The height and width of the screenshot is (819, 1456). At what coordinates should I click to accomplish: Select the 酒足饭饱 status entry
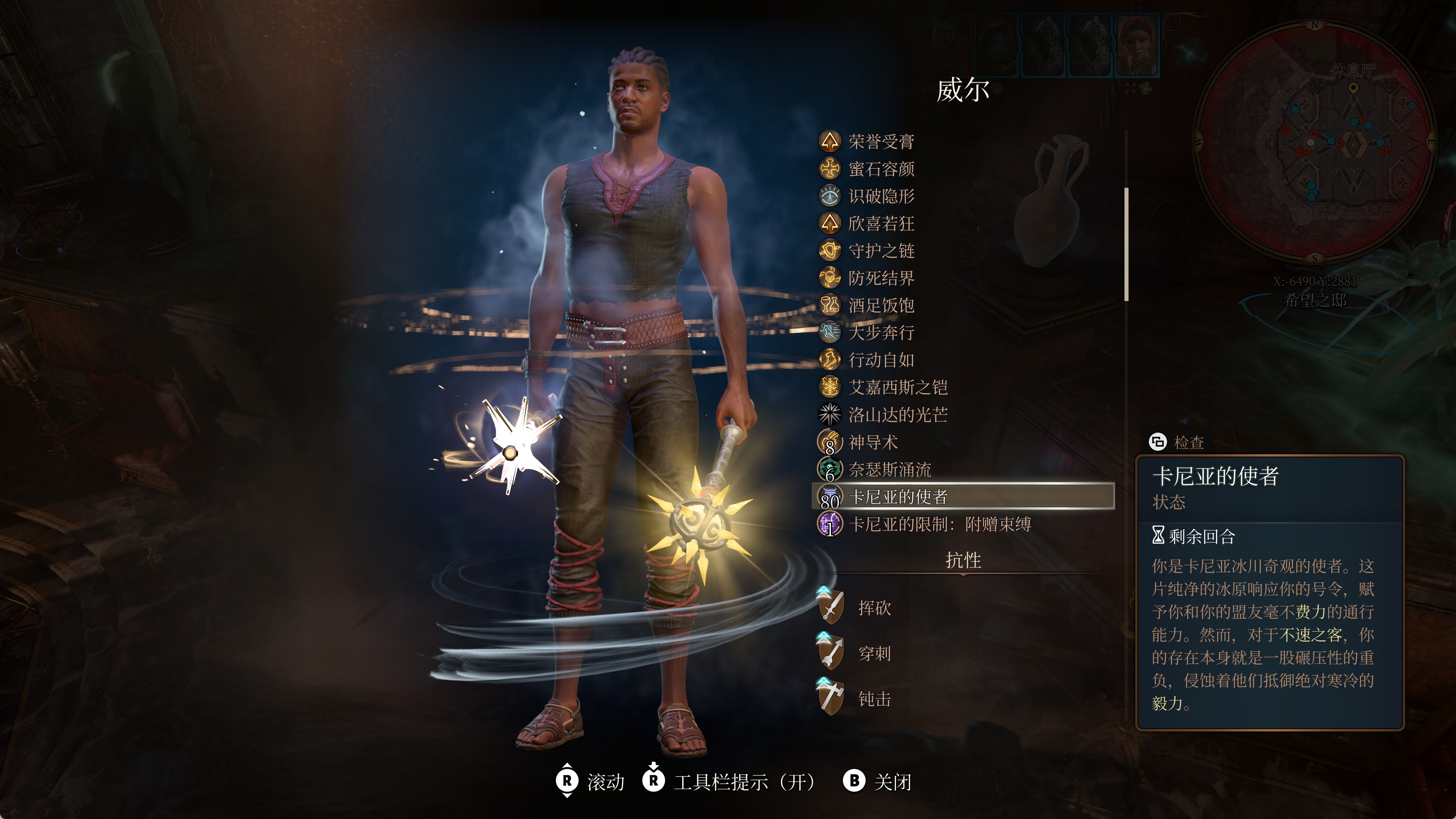(x=880, y=305)
